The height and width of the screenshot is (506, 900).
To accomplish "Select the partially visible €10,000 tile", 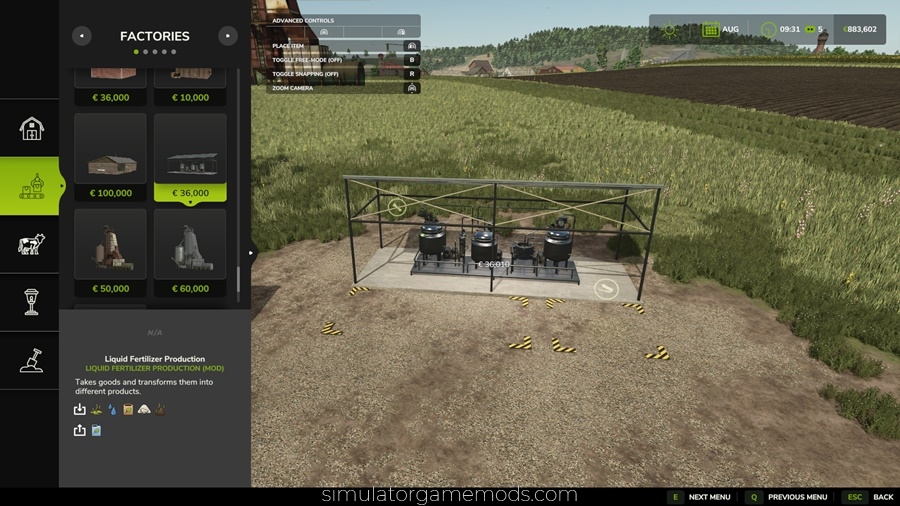I will [190, 86].
